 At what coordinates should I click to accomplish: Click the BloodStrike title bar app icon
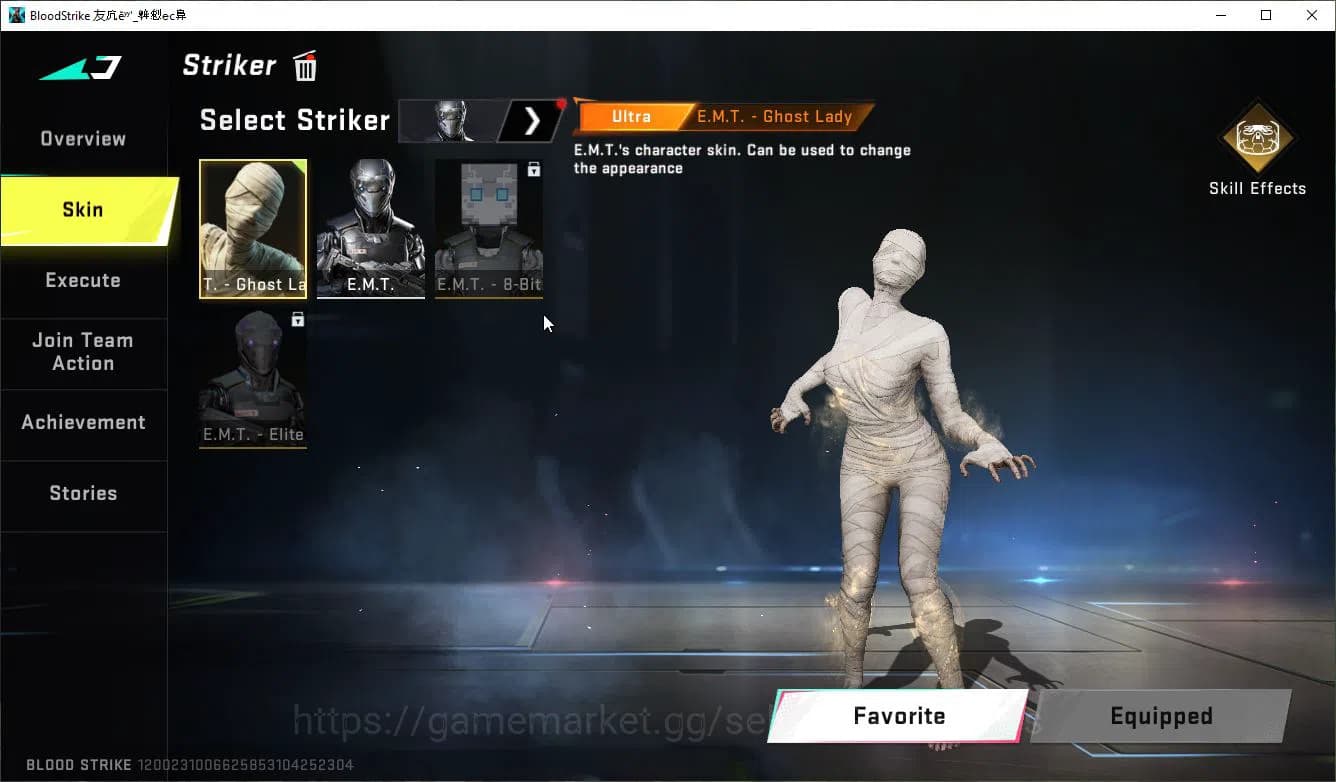[14, 15]
